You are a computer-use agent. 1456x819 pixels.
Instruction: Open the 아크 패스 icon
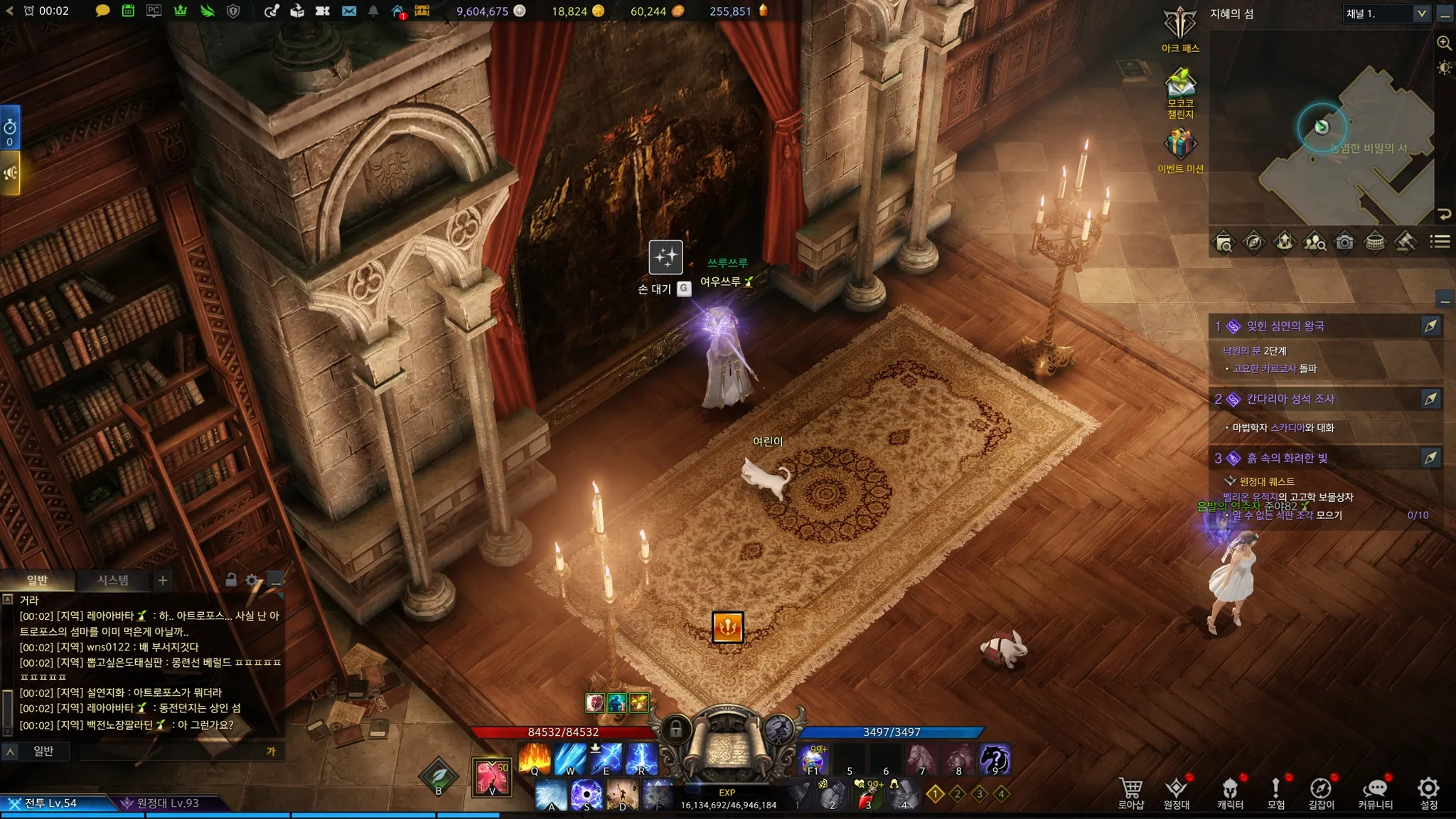point(1180,26)
